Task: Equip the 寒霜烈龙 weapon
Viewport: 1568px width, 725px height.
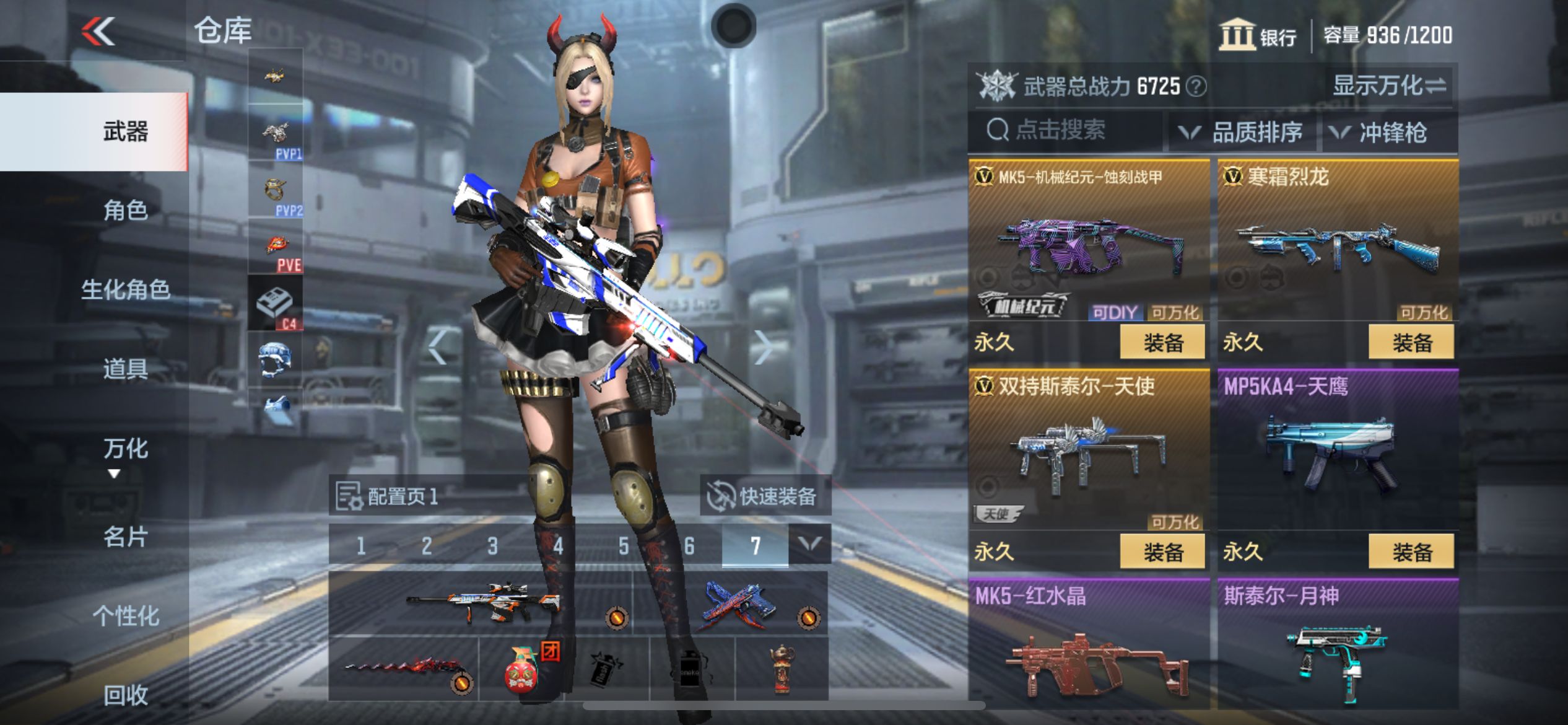Action: (x=1411, y=342)
